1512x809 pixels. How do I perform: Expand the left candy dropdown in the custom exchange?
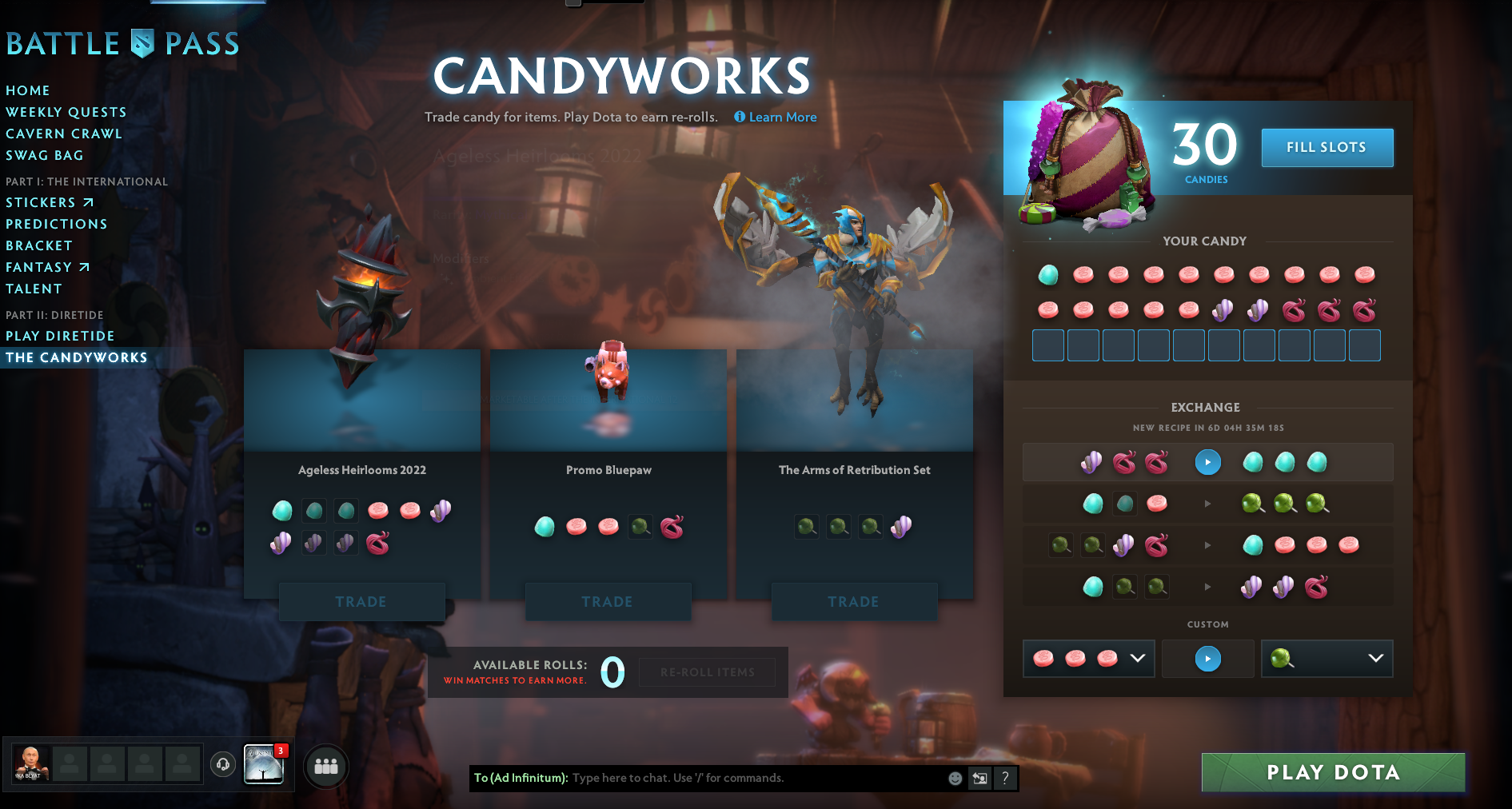(1137, 658)
